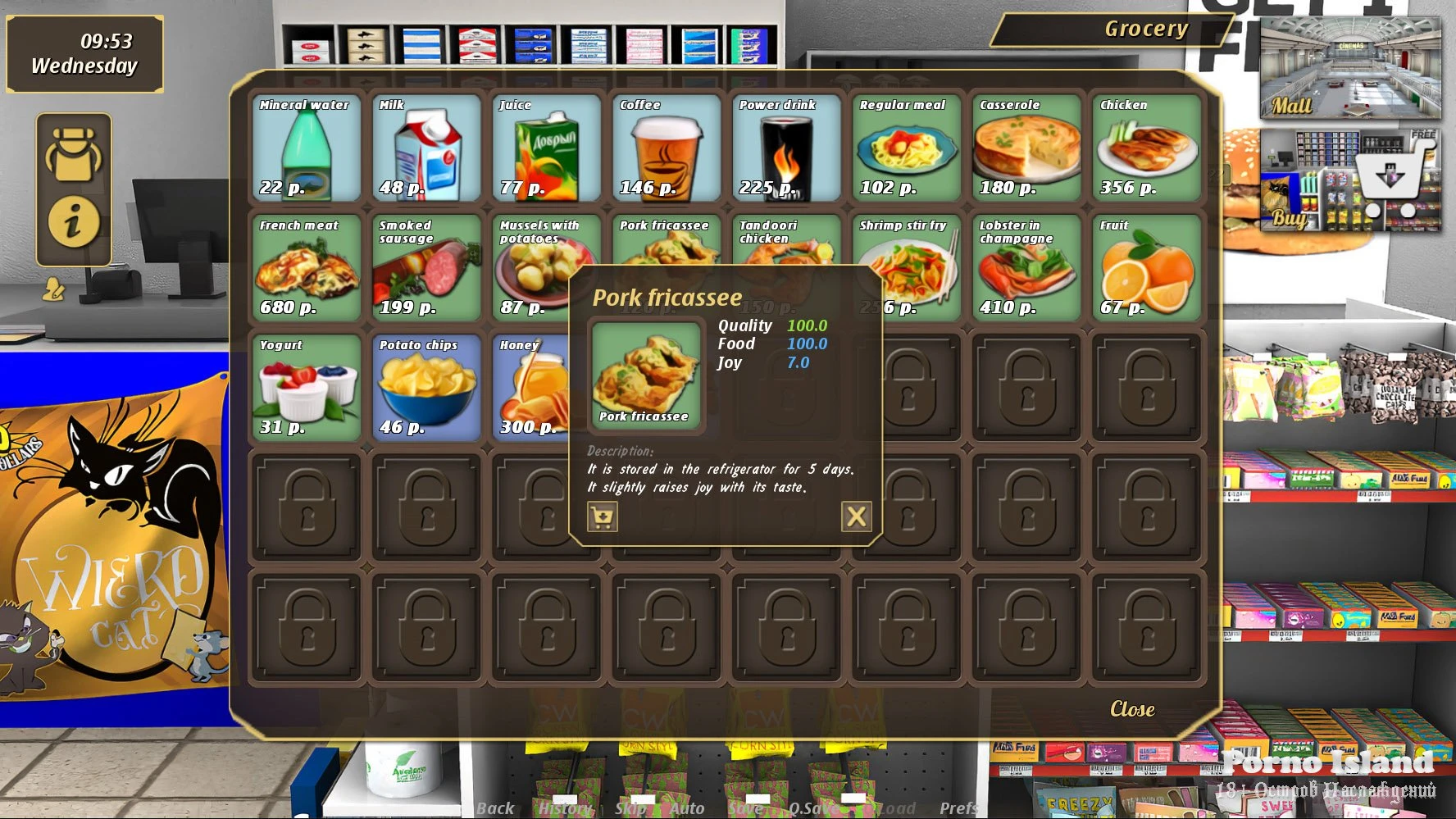This screenshot has width=1456, height=819.
Task: Pick the Chicken dish item
Action: click(1146, 148)
